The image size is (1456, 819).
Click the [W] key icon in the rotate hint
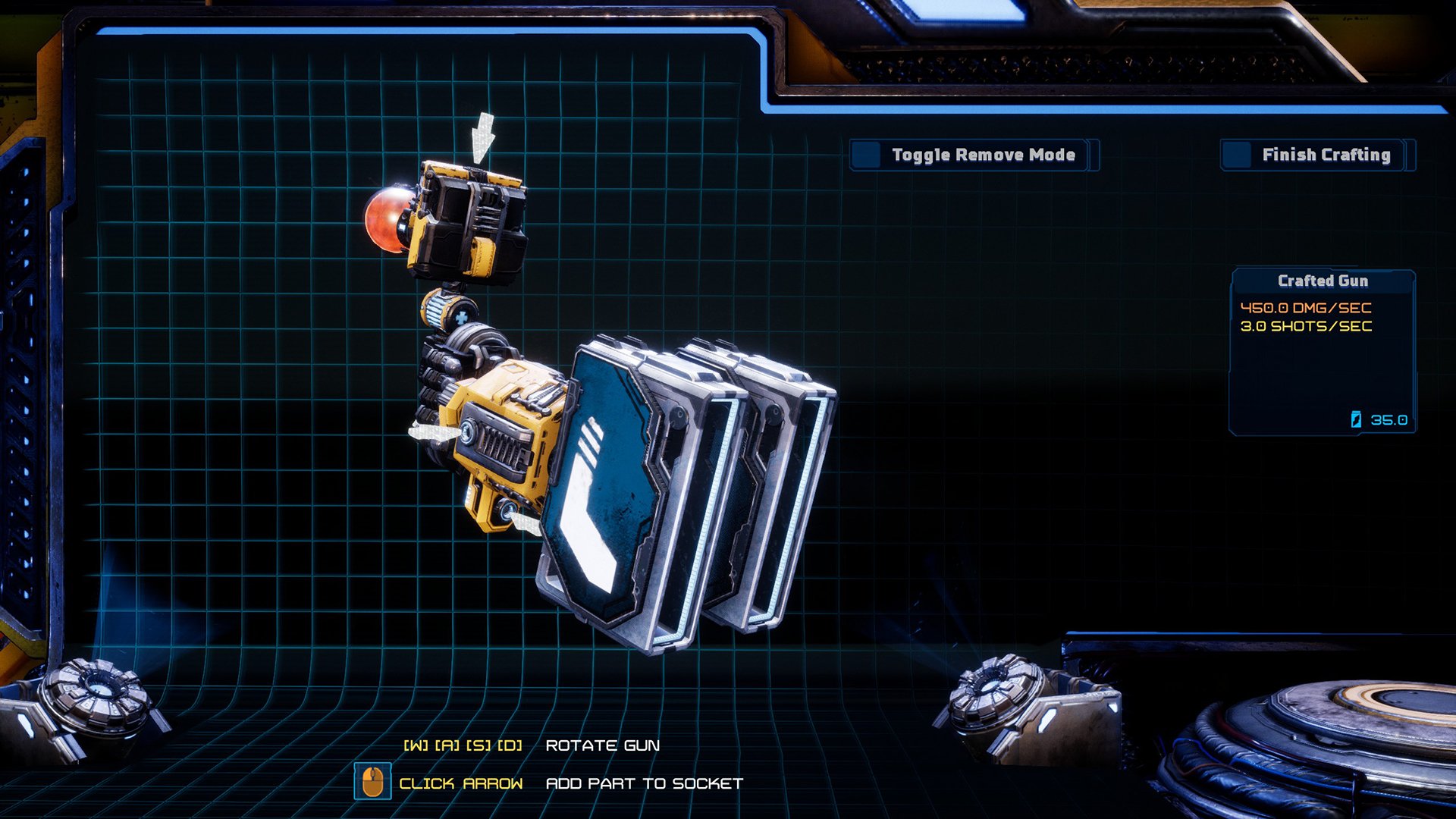tap(416, 745)
